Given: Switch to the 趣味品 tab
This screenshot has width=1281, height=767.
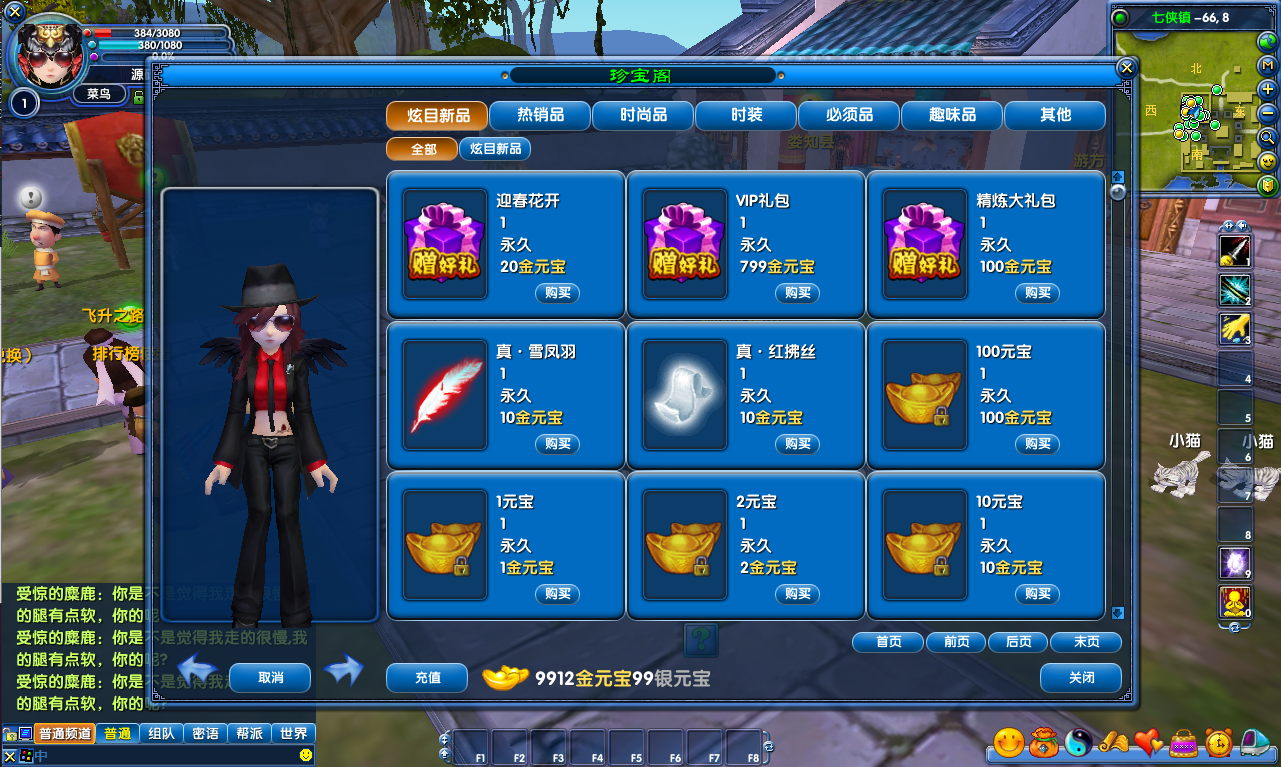Looking at the screenshot, I should [x=952, y=115].
